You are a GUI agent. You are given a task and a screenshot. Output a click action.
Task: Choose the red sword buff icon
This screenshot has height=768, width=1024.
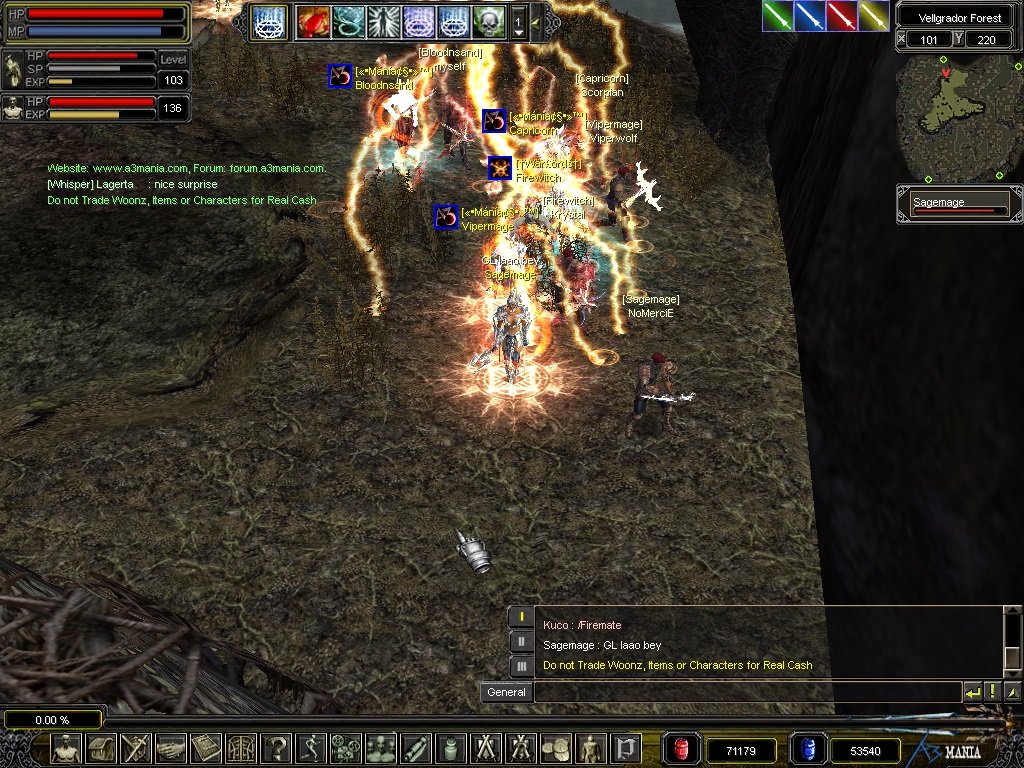coord(842,16)
